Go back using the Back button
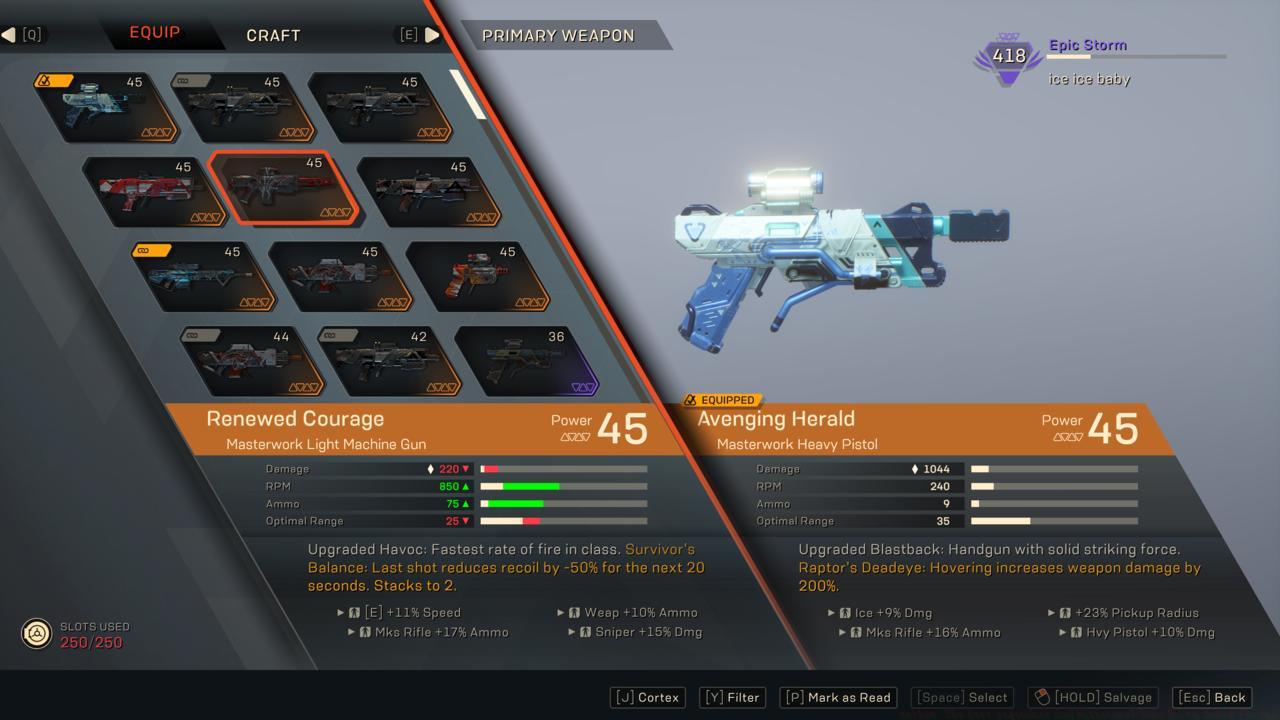1280x720 pixels. [1212, 697]
